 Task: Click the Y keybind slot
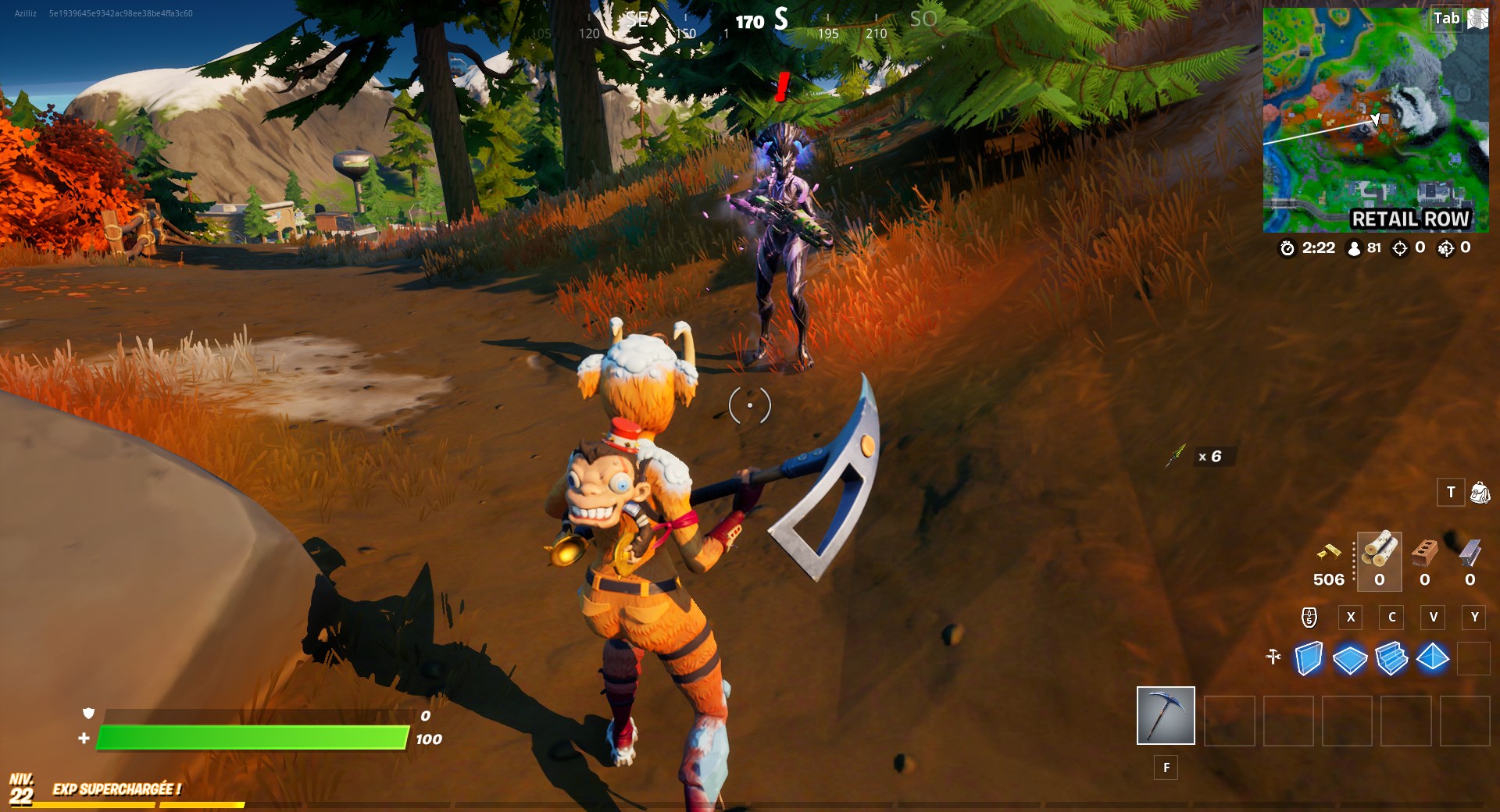[x=1475, y=618]
